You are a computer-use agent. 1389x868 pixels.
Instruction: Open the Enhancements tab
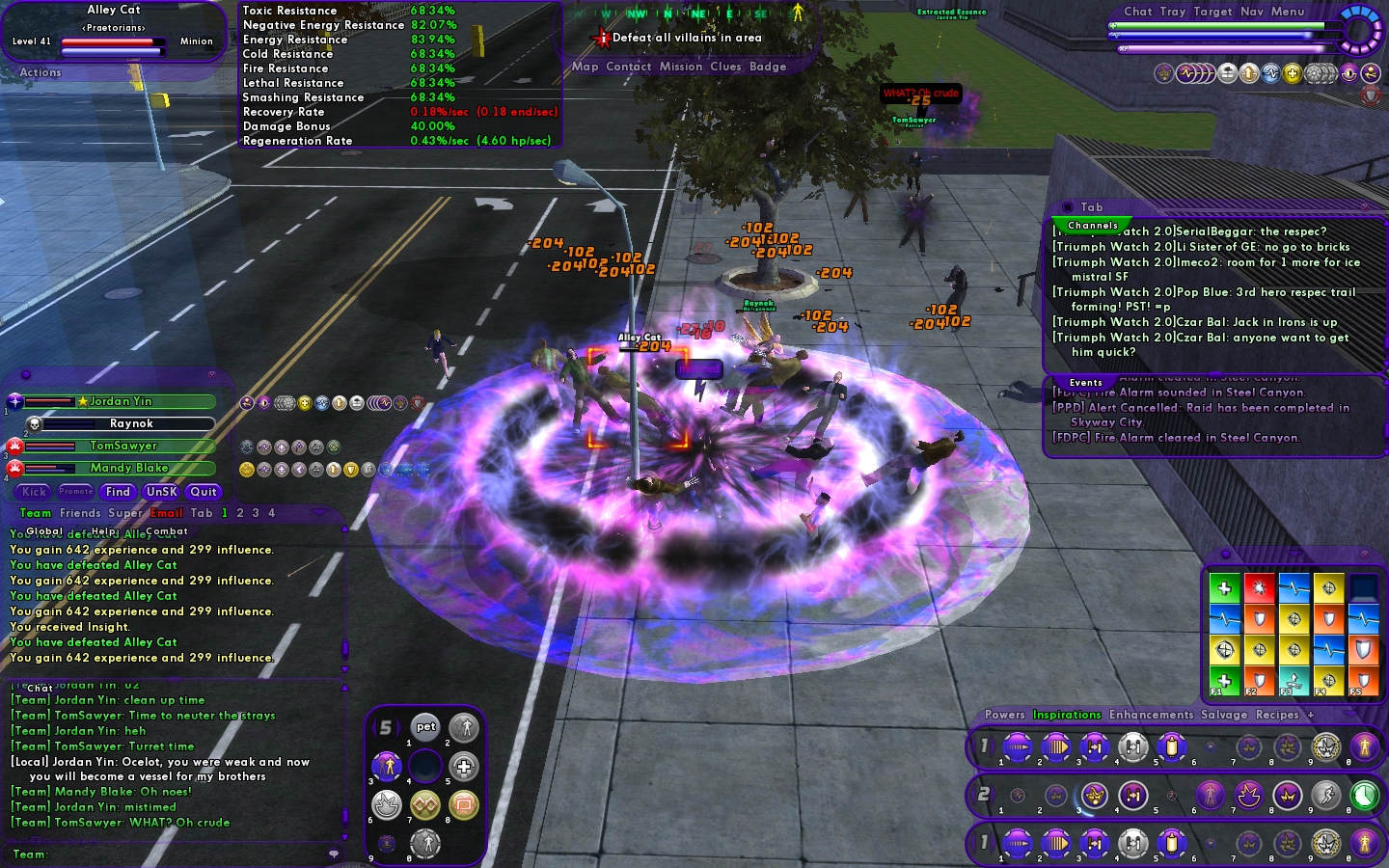[x=1151, y=715]
